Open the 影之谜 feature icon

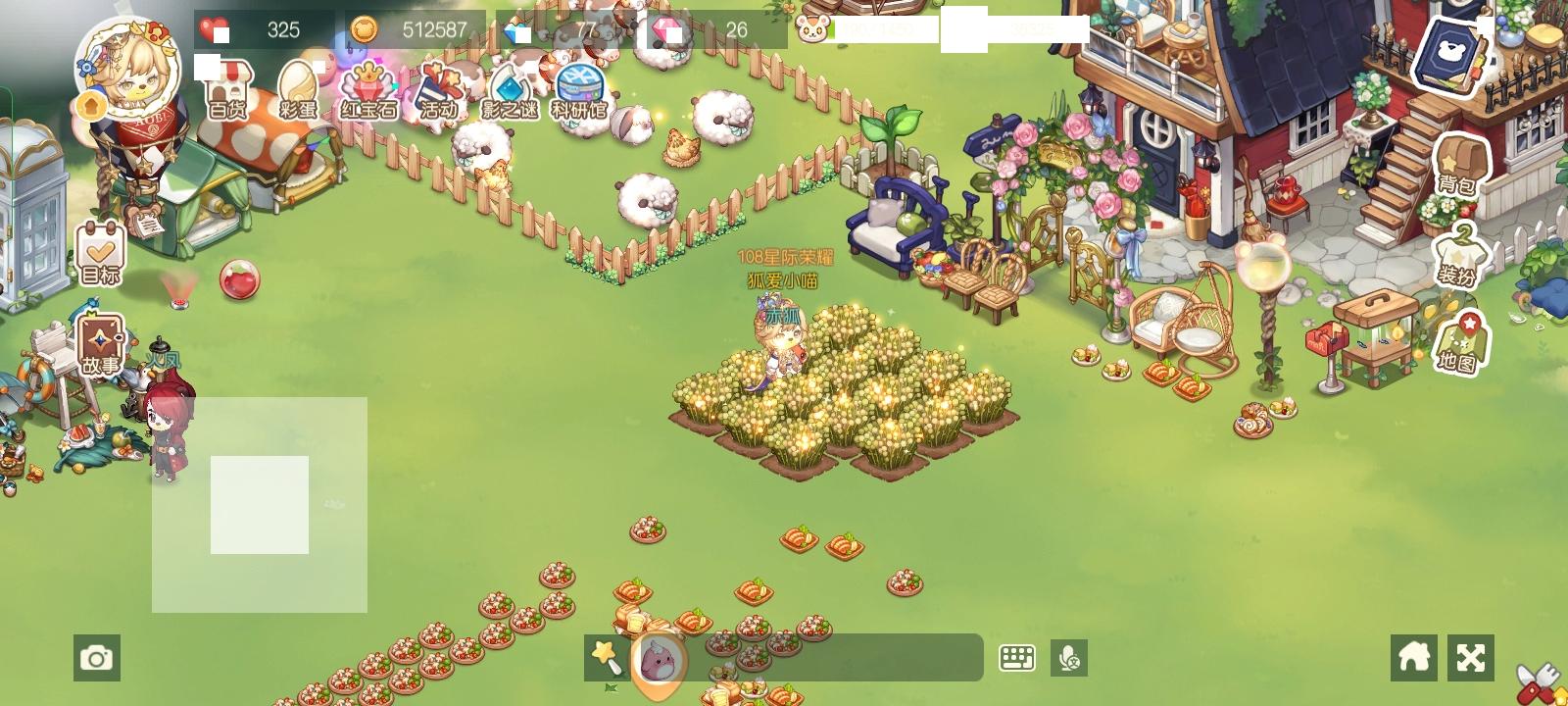point(509,88)
